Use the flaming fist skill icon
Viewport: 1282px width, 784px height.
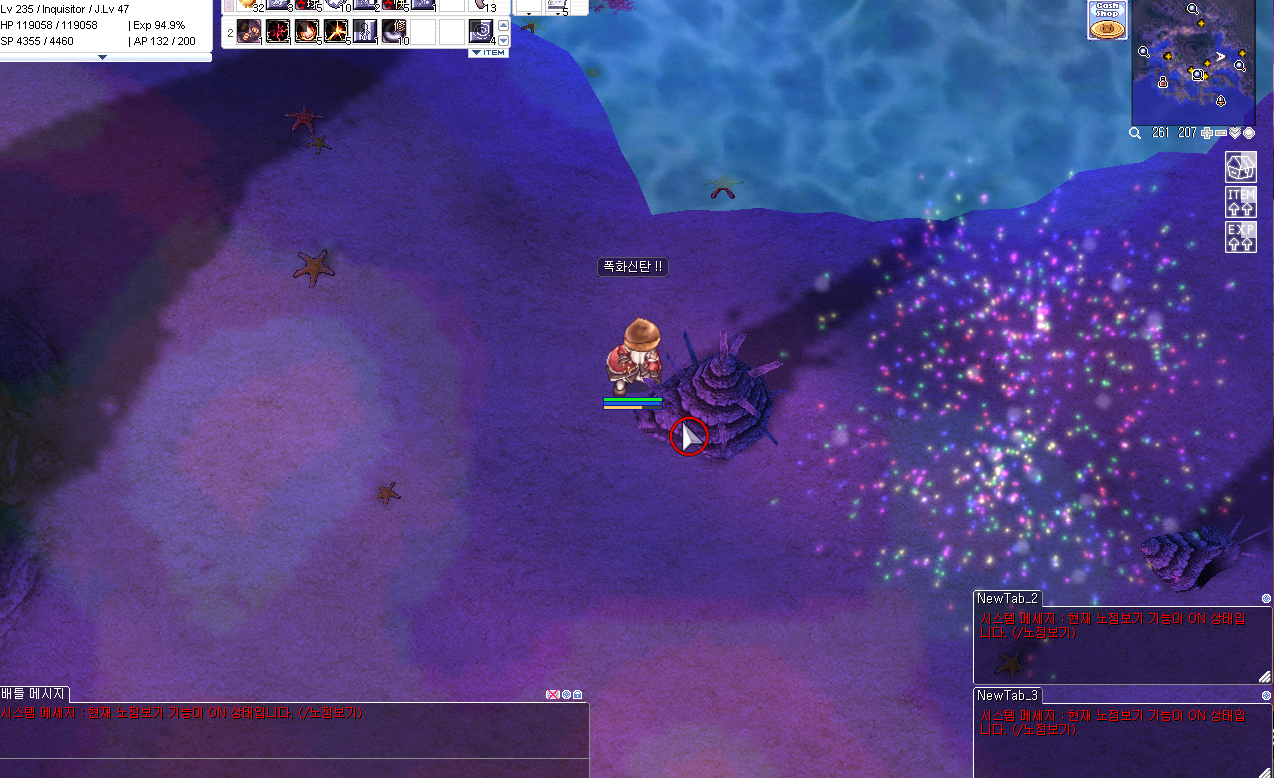[307, 32]
